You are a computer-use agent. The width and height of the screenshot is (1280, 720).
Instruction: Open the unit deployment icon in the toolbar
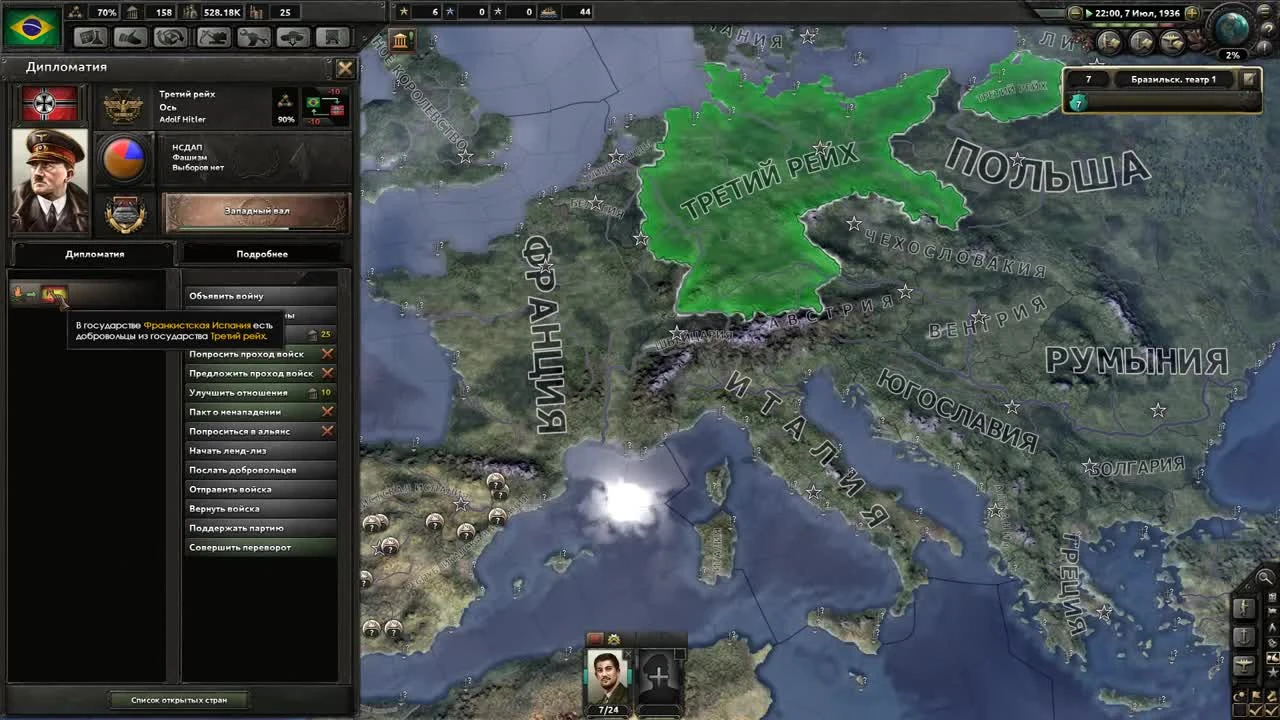point(292,37)
